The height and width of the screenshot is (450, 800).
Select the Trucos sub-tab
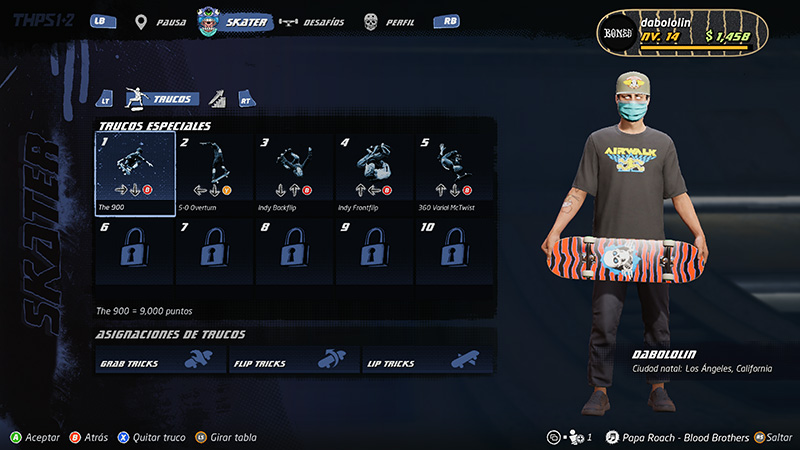point(160,98)
